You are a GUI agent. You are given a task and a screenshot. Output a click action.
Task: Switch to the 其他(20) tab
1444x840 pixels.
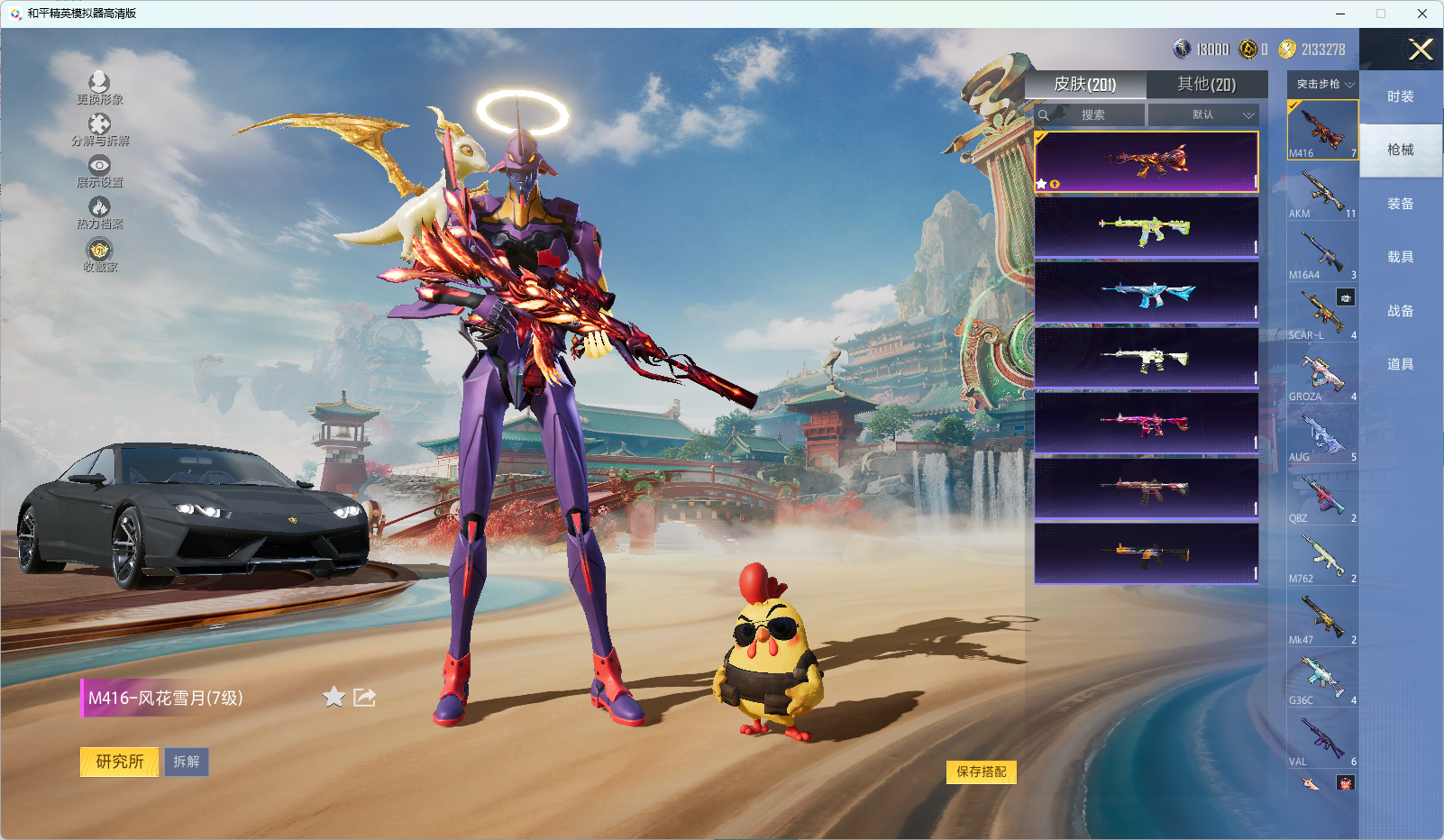coord(1206,84)
